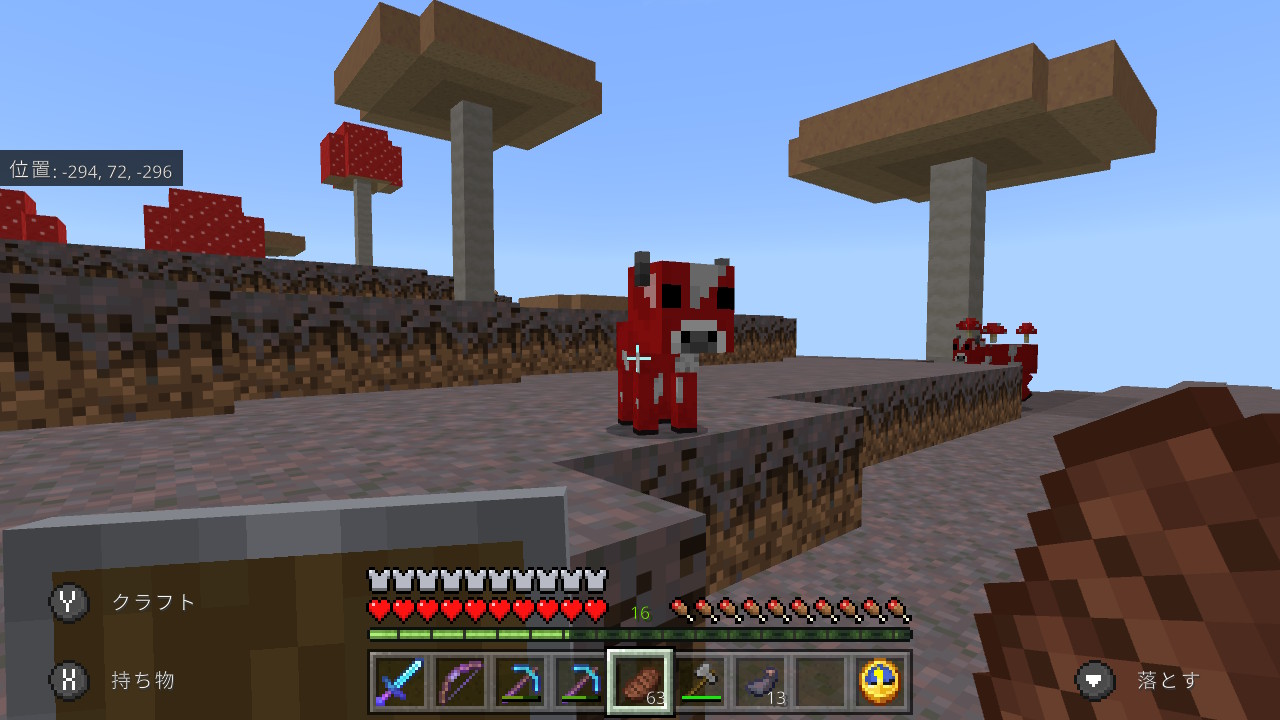The width and height of the screenshot is (1280, 720).
Task: Select the gray item stack of 13
Action: [x=764, y=679]
